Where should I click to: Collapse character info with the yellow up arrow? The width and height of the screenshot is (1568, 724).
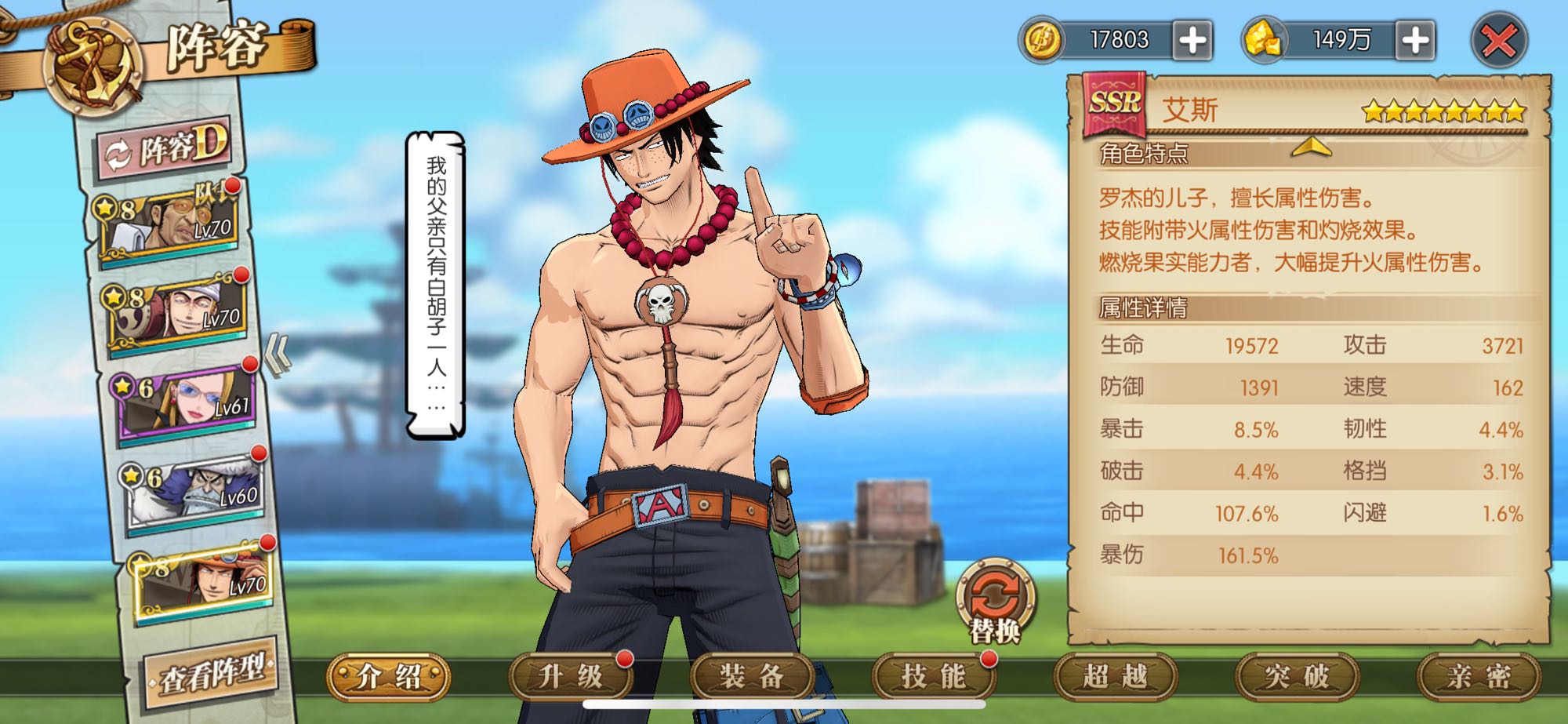tap(1311, 146)
